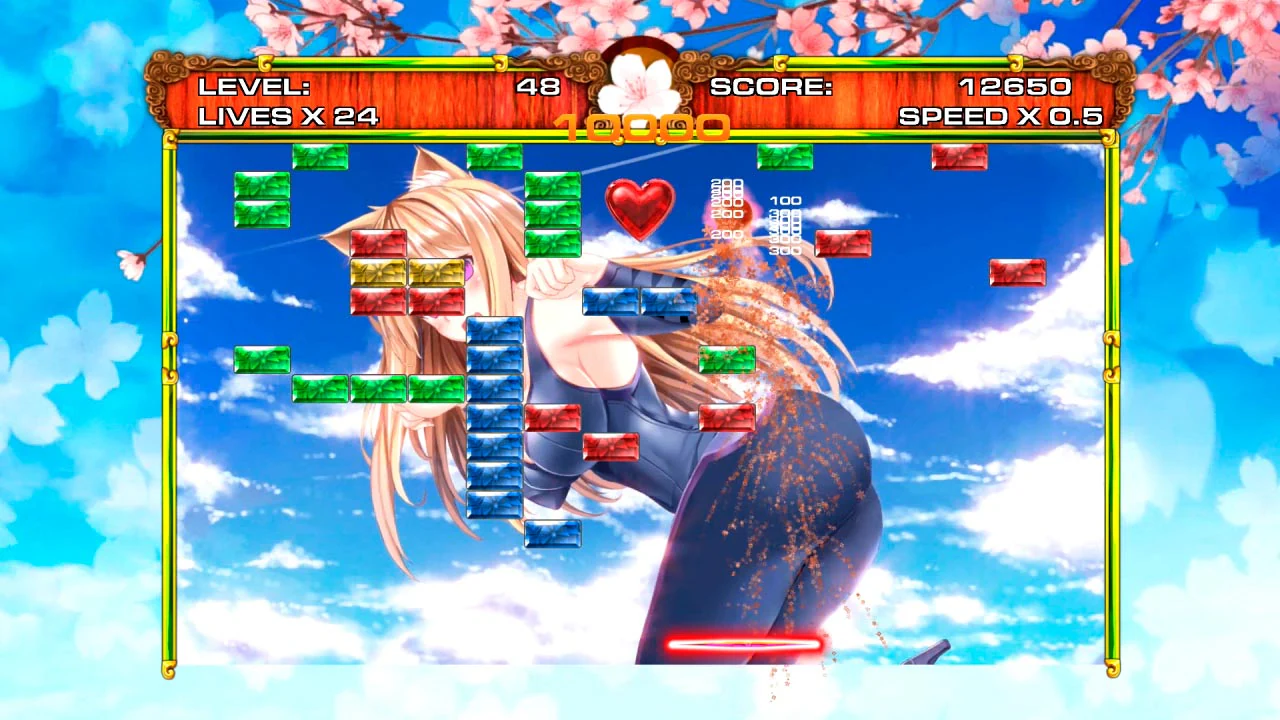This screenshot has height=720, width=1280.
Task: Click the floating 100 score popup
Action: (786, 200)
